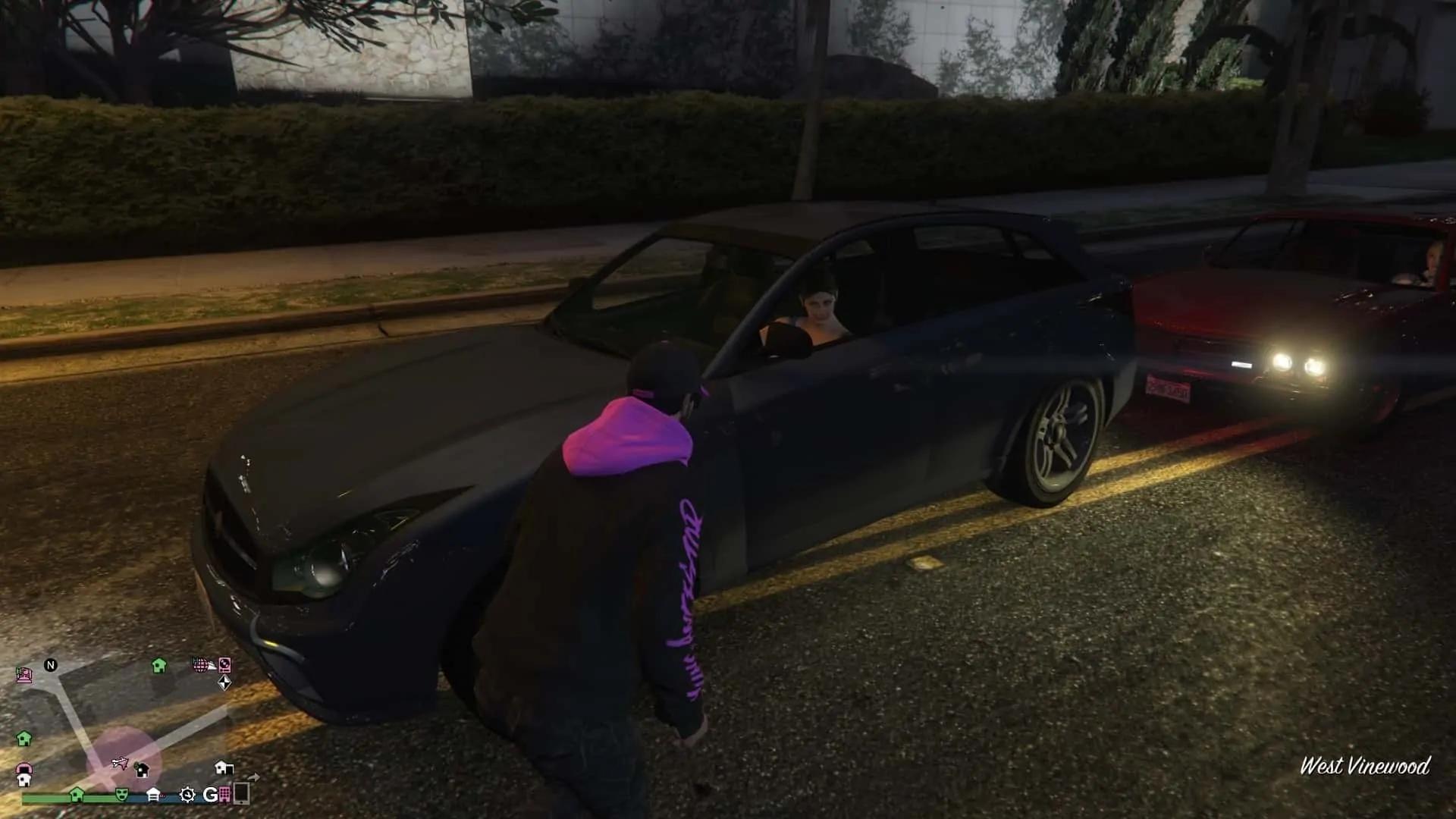Select the pink record turntable nightclub blip

[224, 665]
